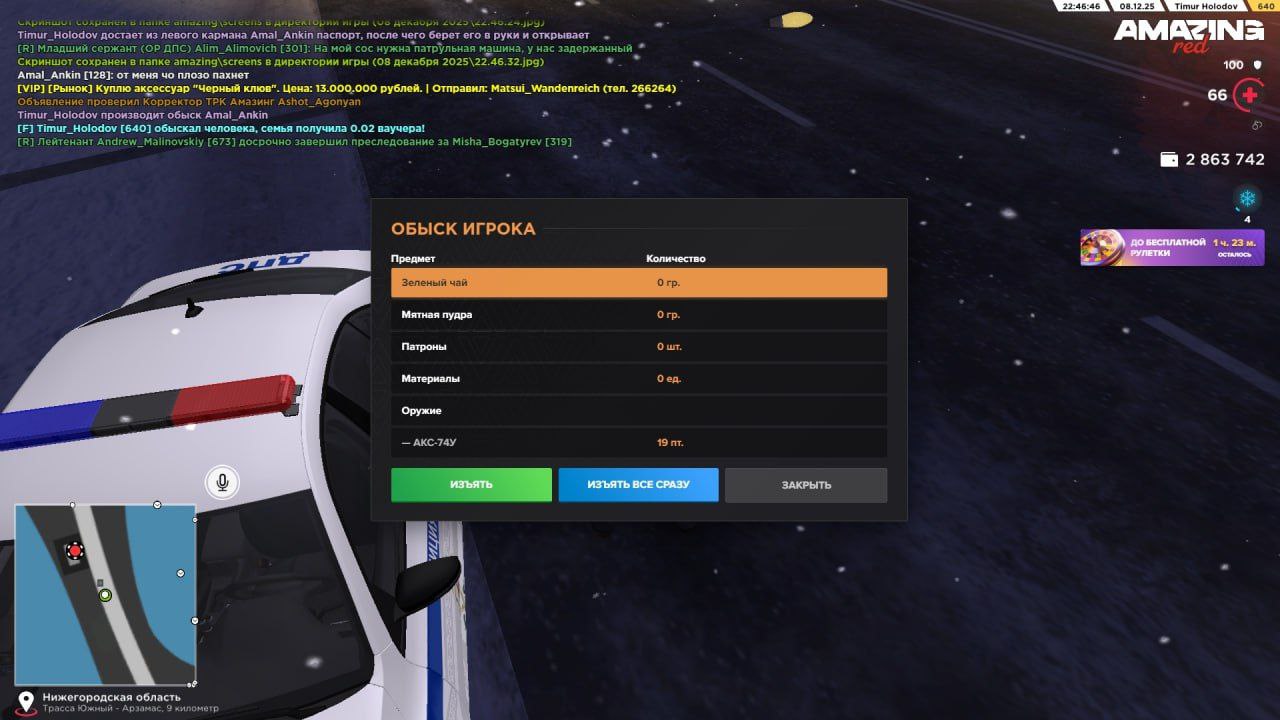Click the green ИЗЪЯТЬ button
The width and height of the screenshot is (1280, 720).
point(471,485)
